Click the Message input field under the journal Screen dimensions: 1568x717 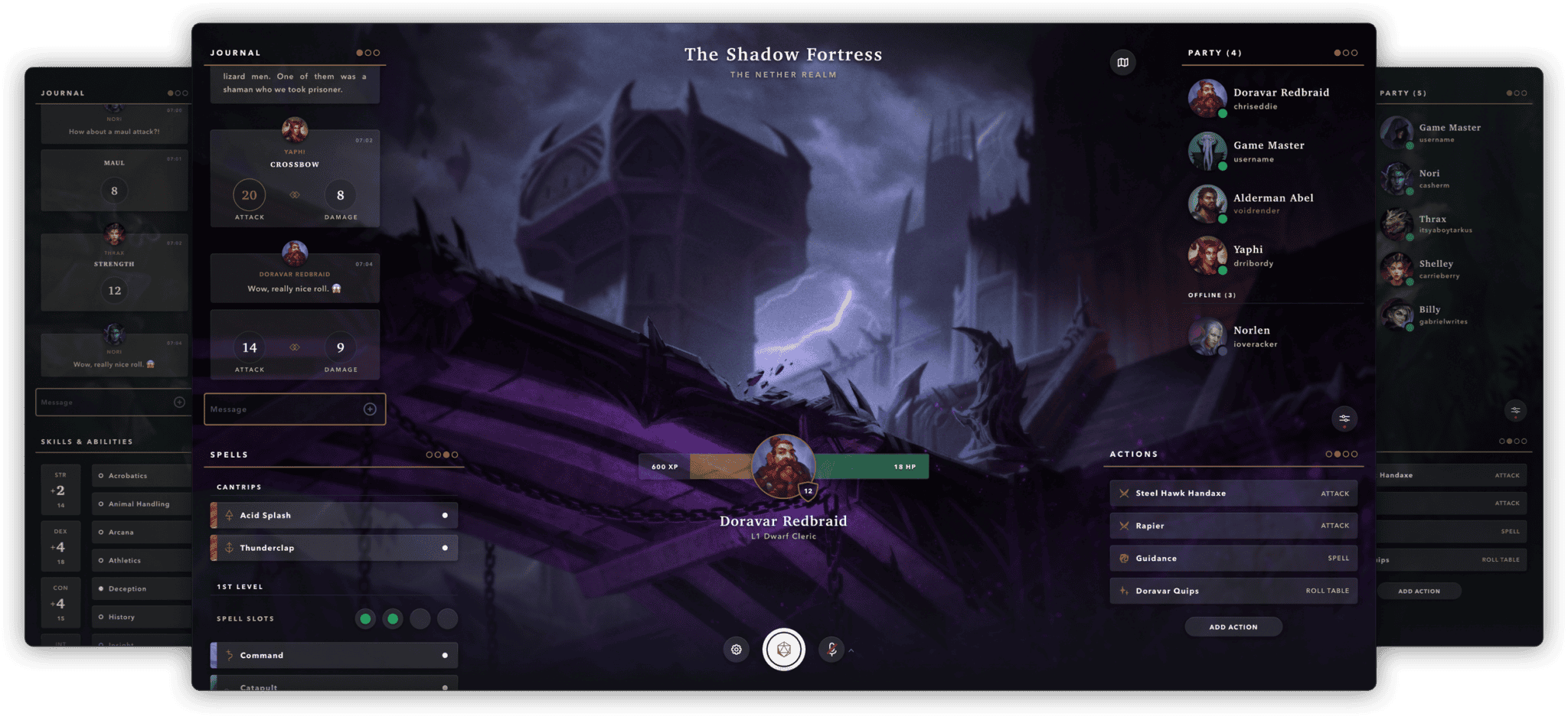point(295,409)
